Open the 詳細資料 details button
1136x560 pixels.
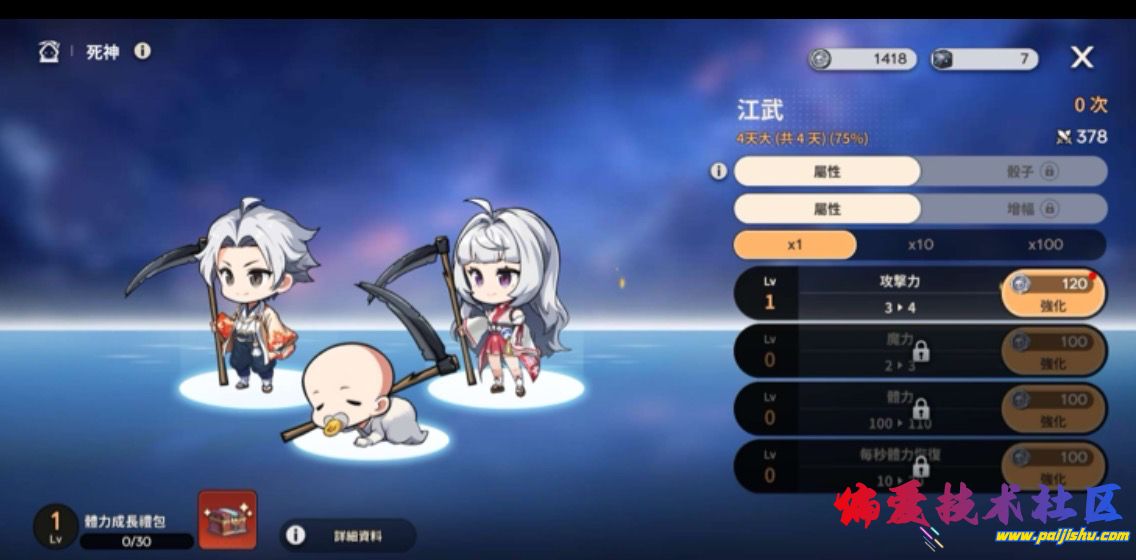[x=346, y=536]
